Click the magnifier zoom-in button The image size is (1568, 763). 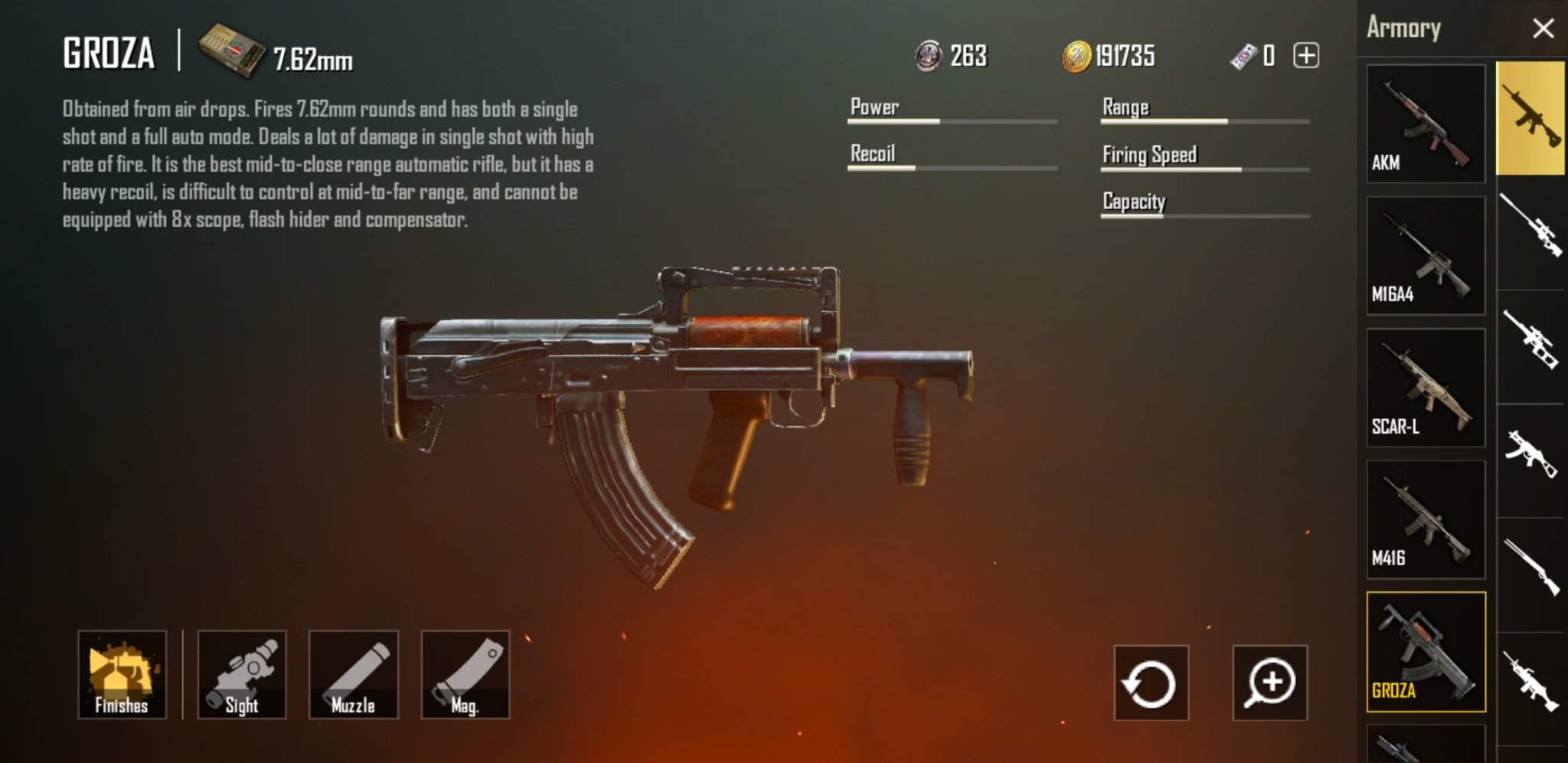pos(1270,683)
